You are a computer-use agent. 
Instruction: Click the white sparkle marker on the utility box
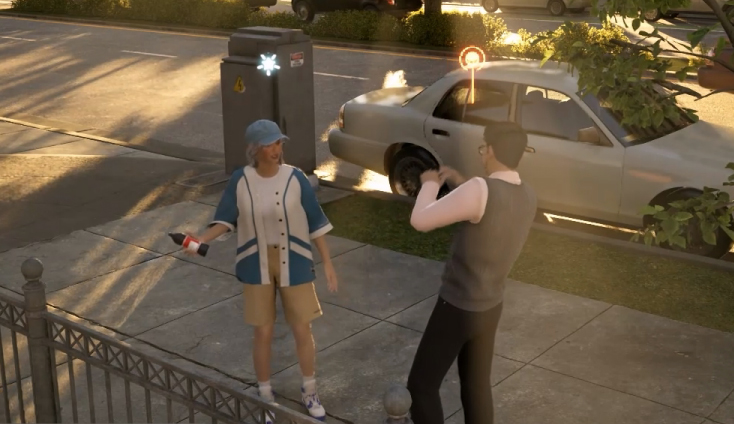coord(268,64)
